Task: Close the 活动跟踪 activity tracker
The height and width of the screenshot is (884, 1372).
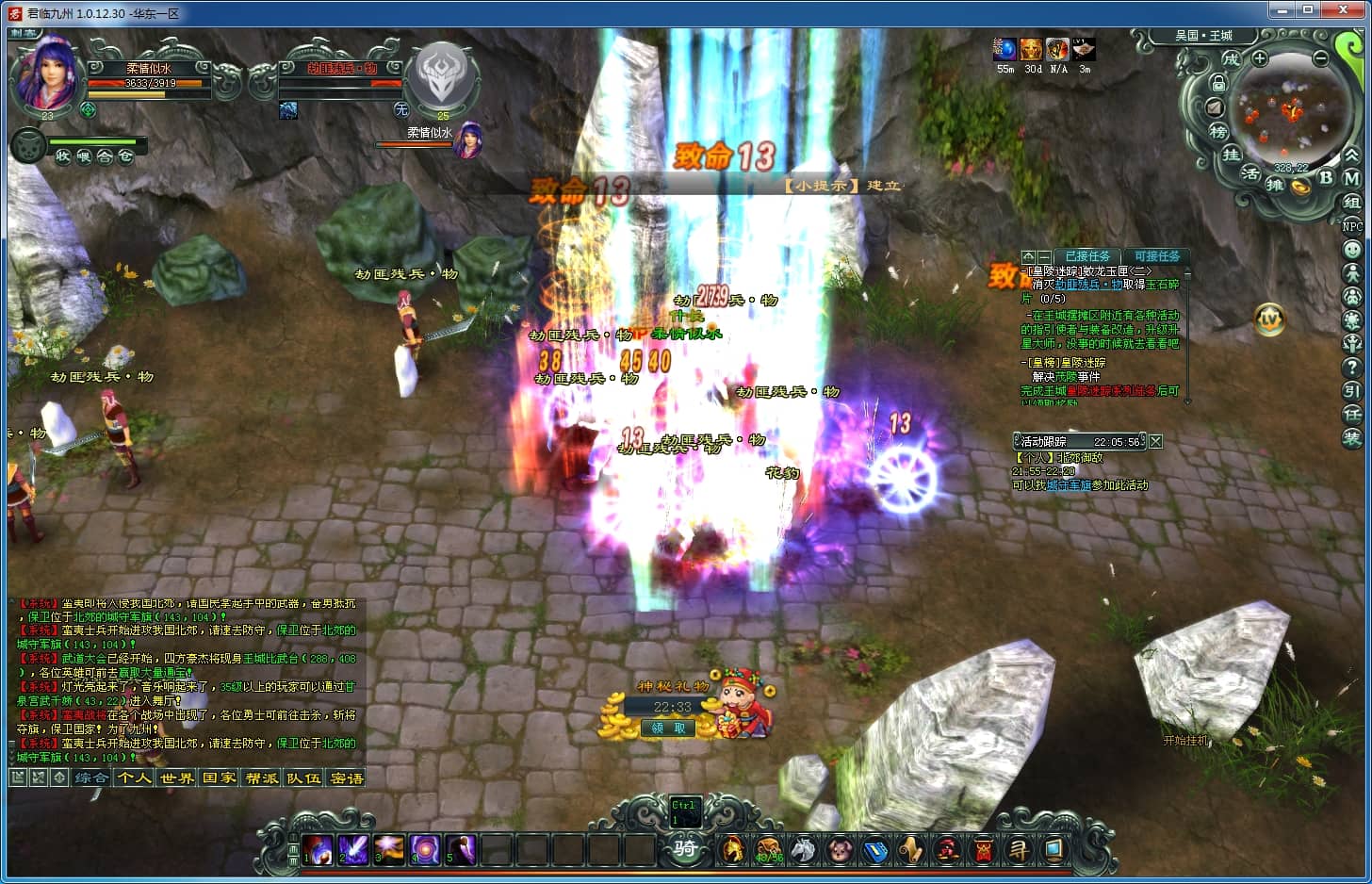Action: point(1156,441)
